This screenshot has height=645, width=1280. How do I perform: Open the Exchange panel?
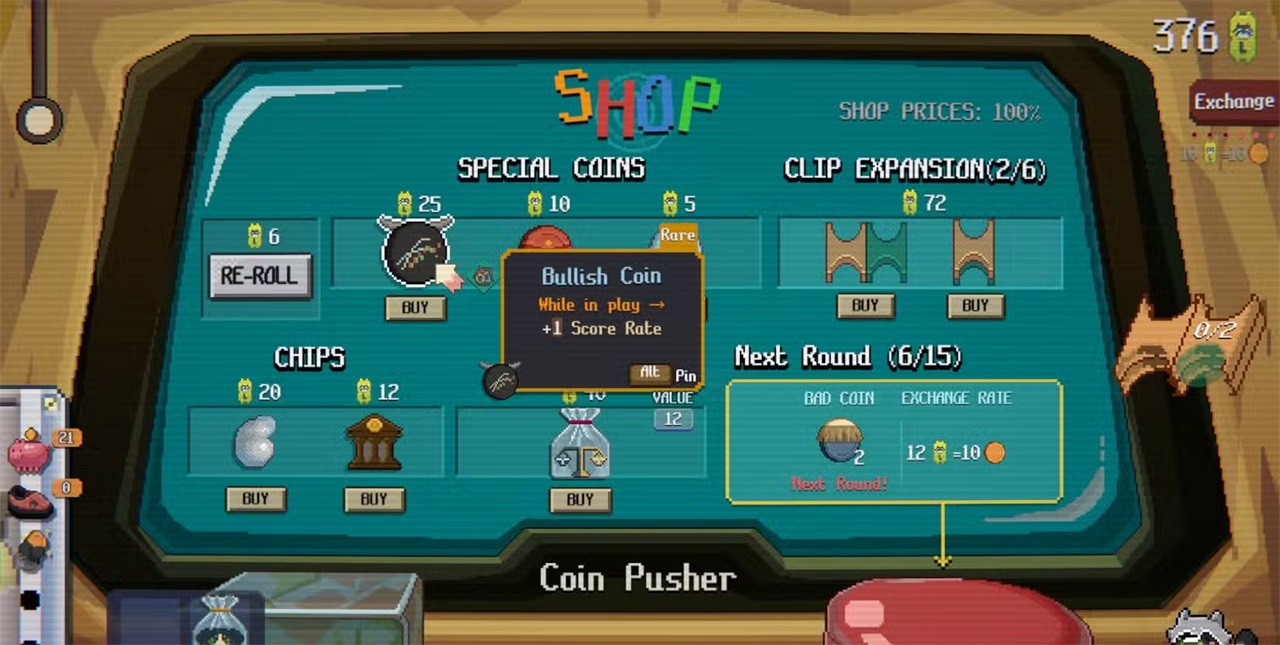1234,102
